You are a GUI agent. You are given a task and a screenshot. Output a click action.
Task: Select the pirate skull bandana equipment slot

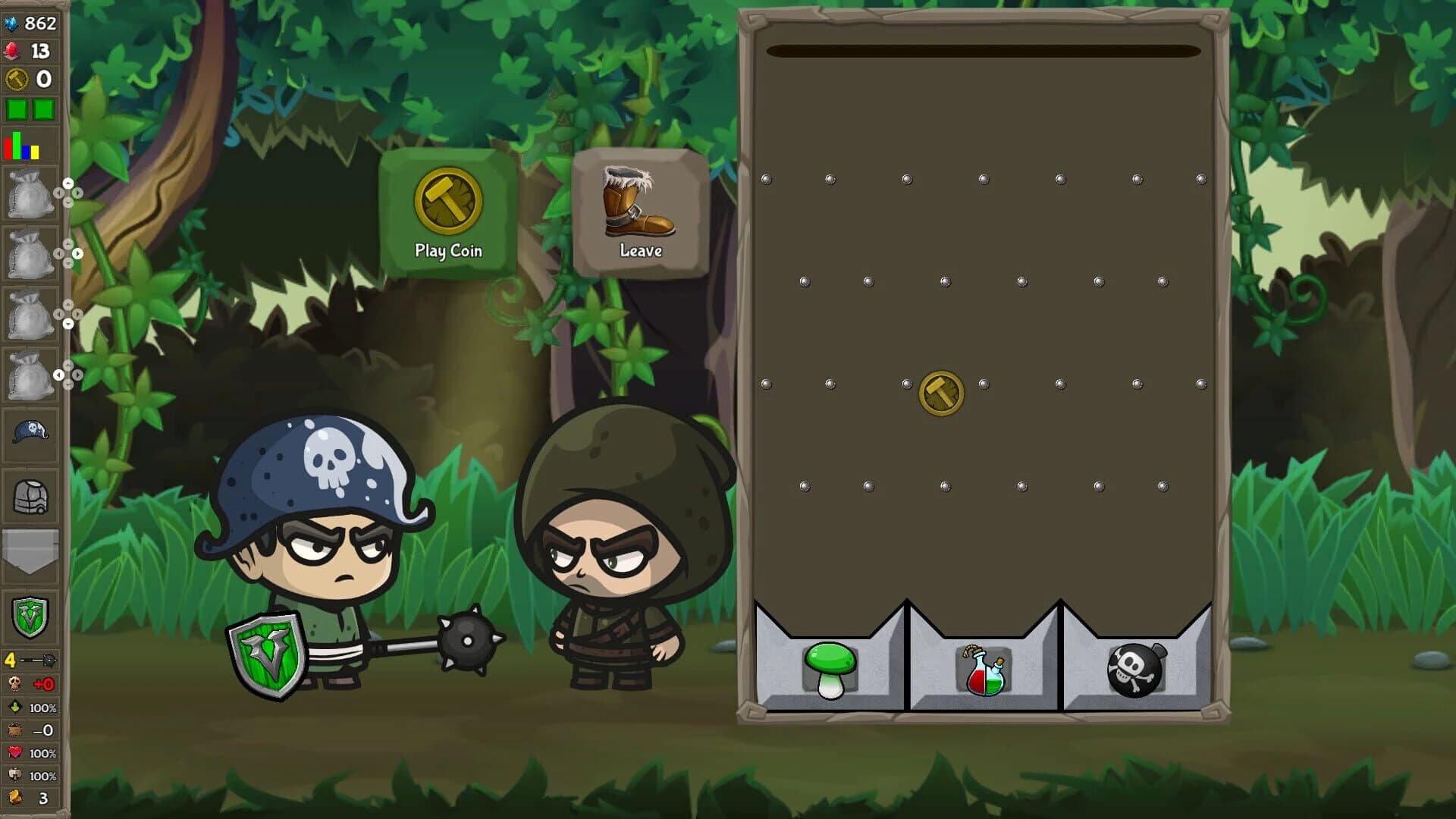[30, 431]
